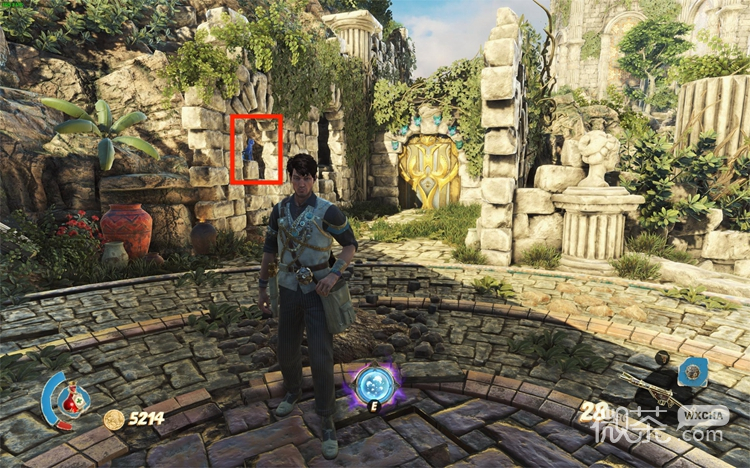Click the gold coin currency icon
The image size is (750, 468).
113,419
